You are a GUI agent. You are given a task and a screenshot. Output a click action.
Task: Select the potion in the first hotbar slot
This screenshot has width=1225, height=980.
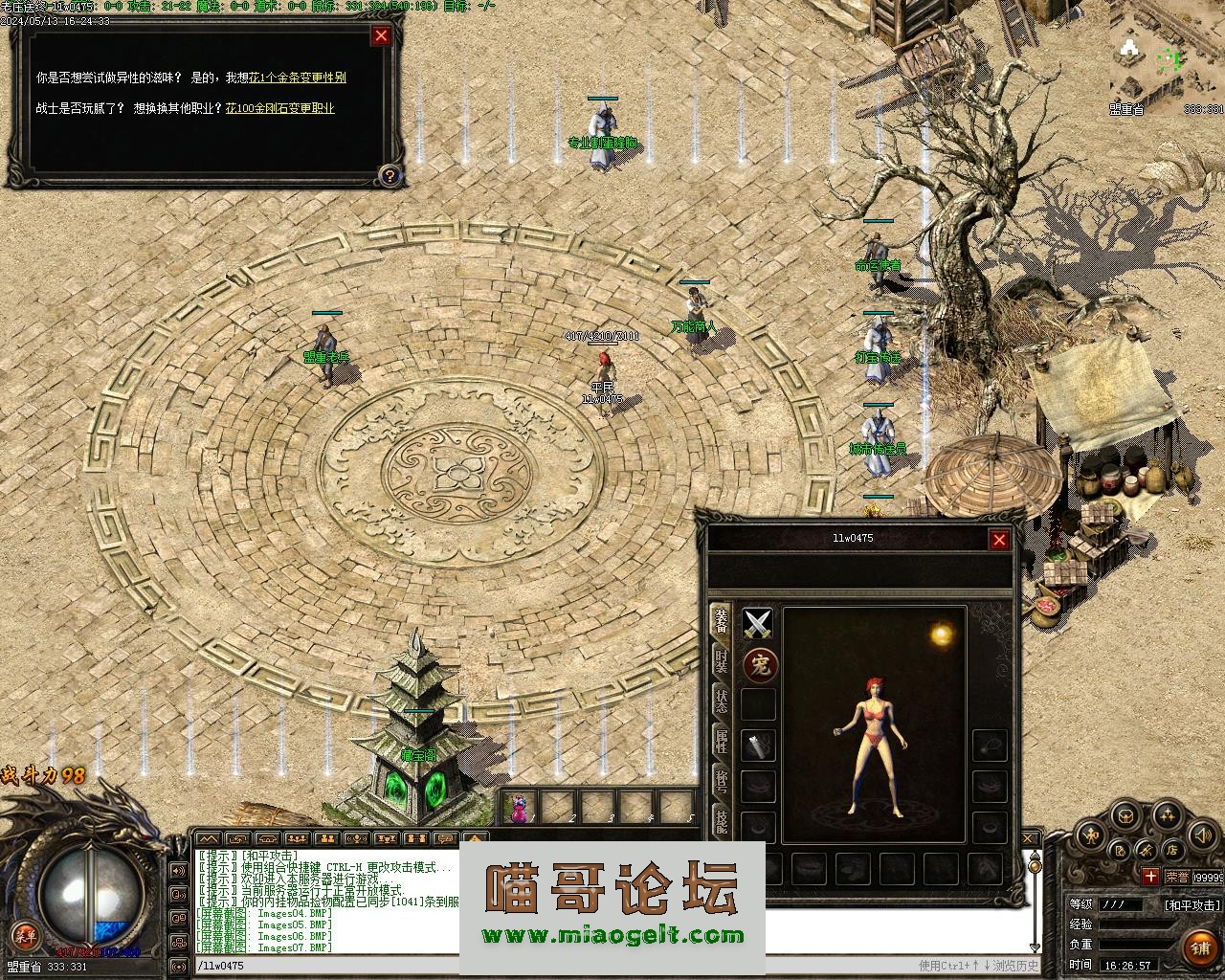[x=520, y=809]
